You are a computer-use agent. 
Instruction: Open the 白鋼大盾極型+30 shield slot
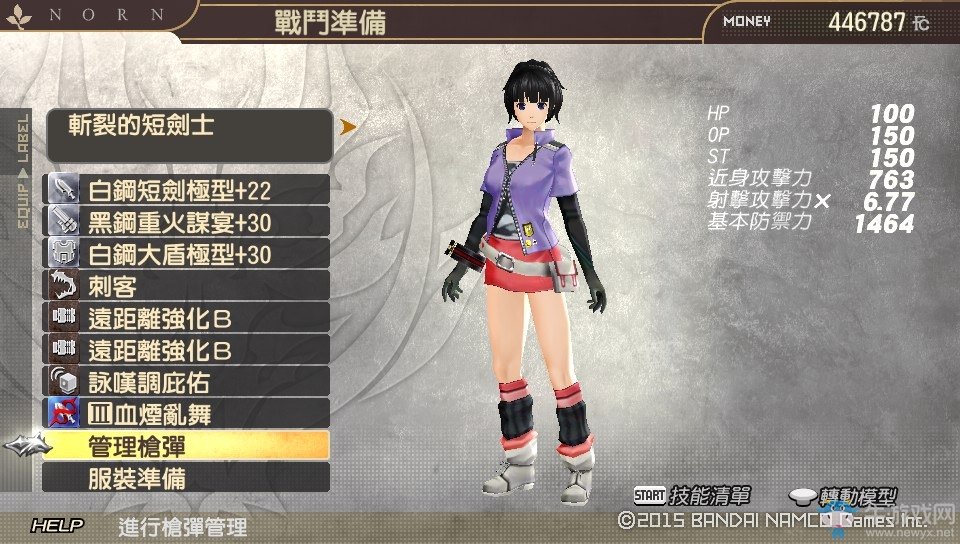click(187, 254)
